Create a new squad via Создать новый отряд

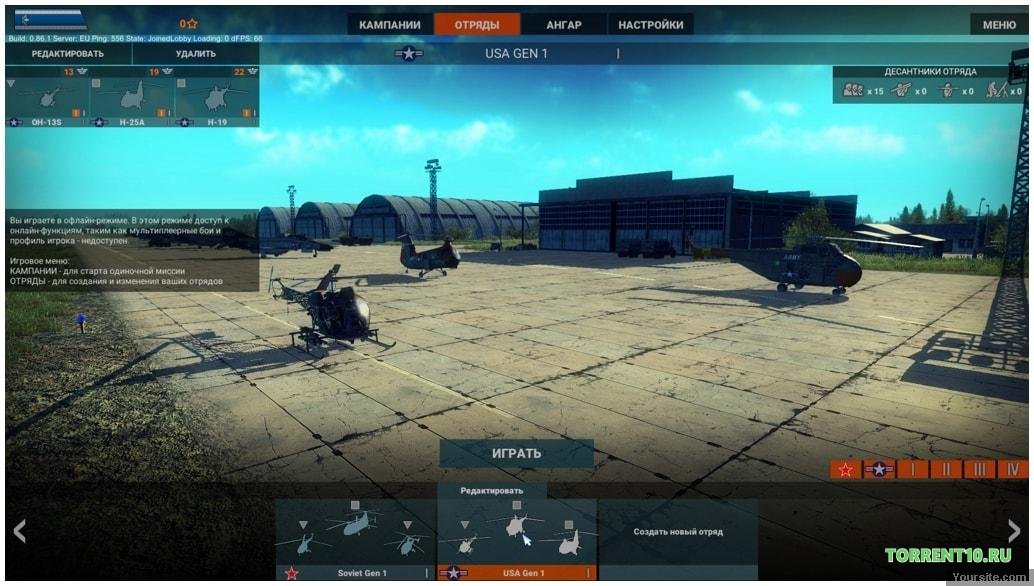(x=678, y=532)
